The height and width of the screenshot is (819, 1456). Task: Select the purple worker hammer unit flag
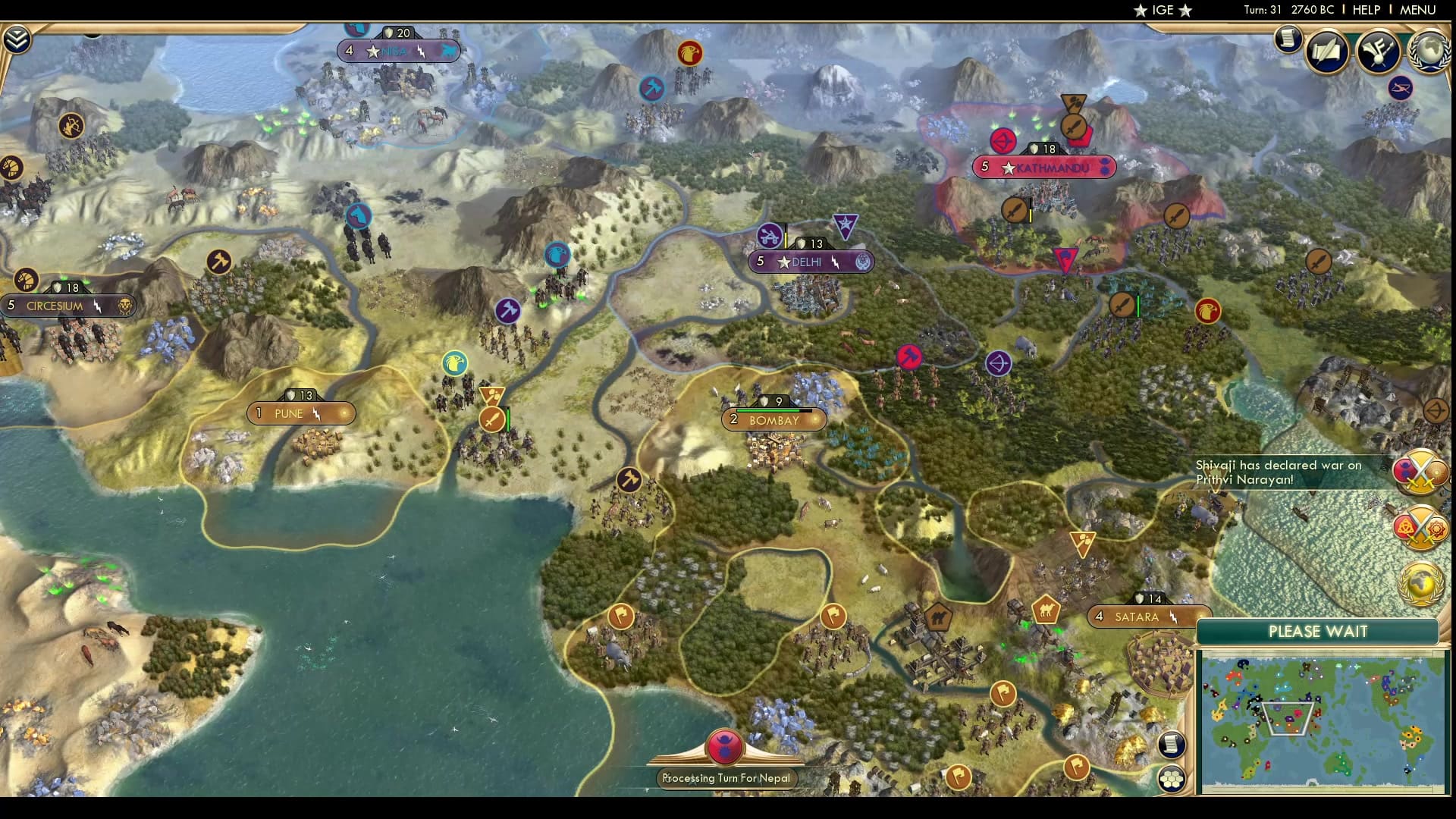pyautogui.click(x=510, y=310)
